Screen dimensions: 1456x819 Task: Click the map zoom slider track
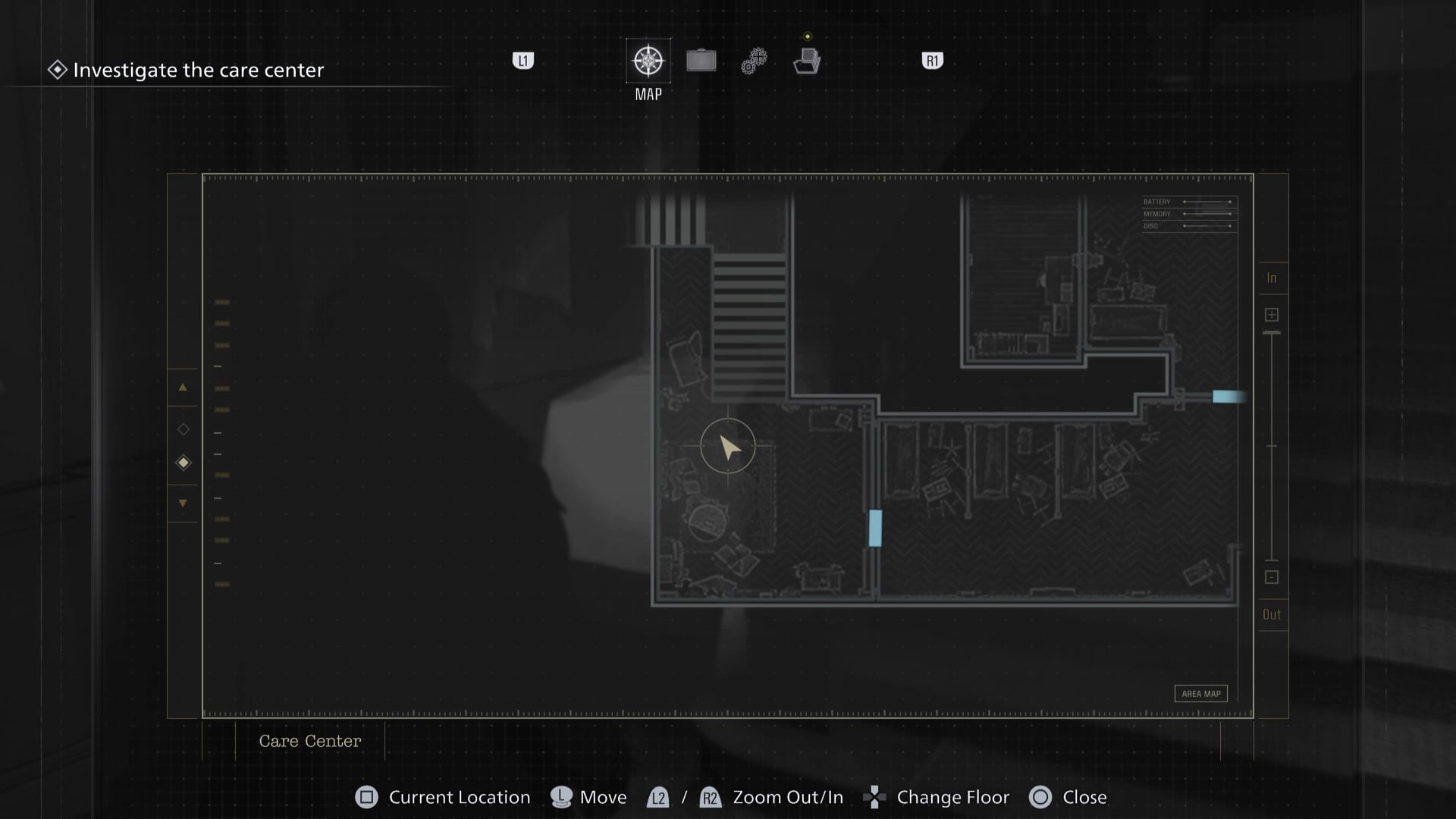[x=1272, y=446]
